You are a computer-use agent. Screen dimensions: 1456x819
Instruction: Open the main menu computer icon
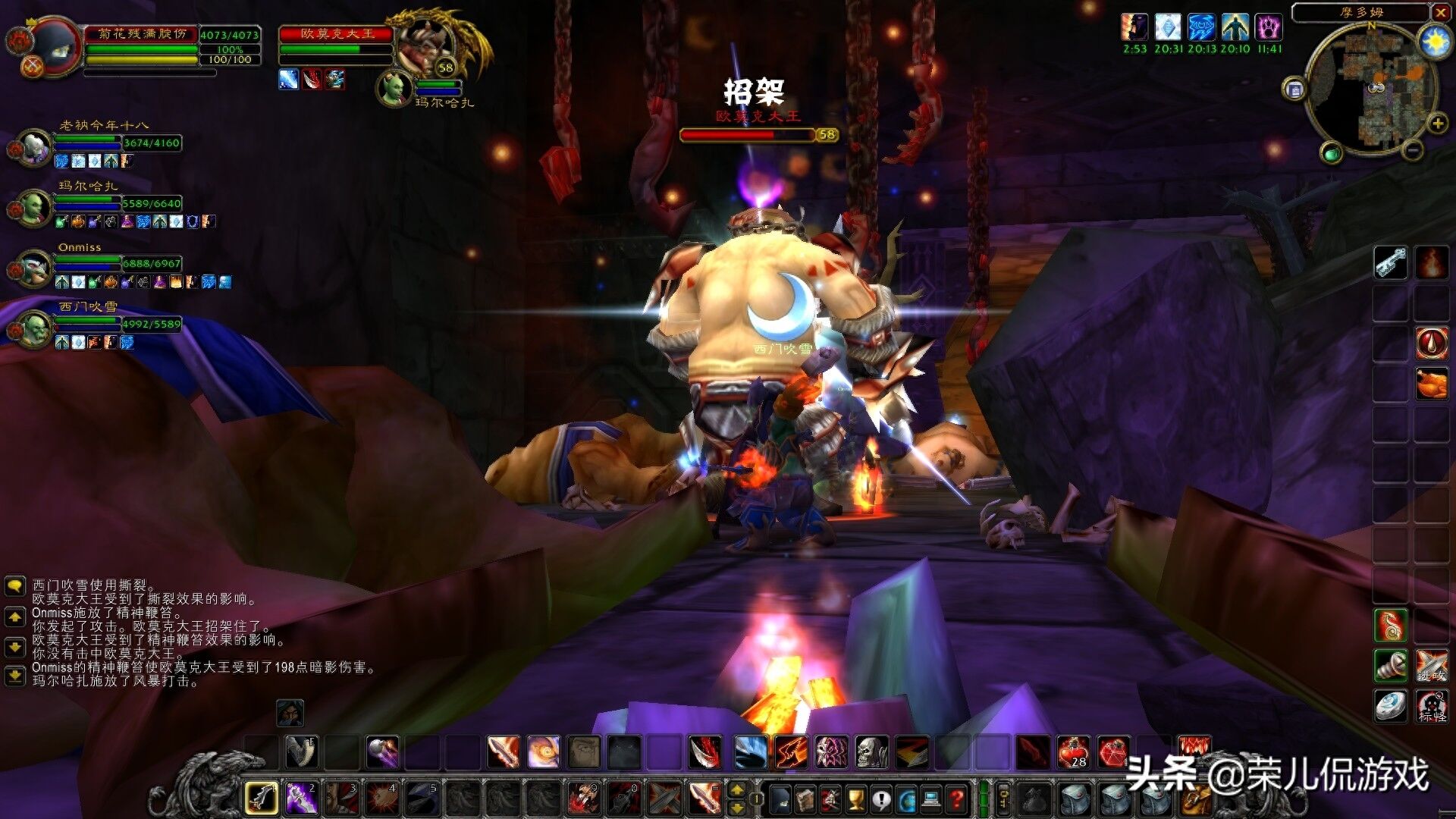(x=932, y=799)
